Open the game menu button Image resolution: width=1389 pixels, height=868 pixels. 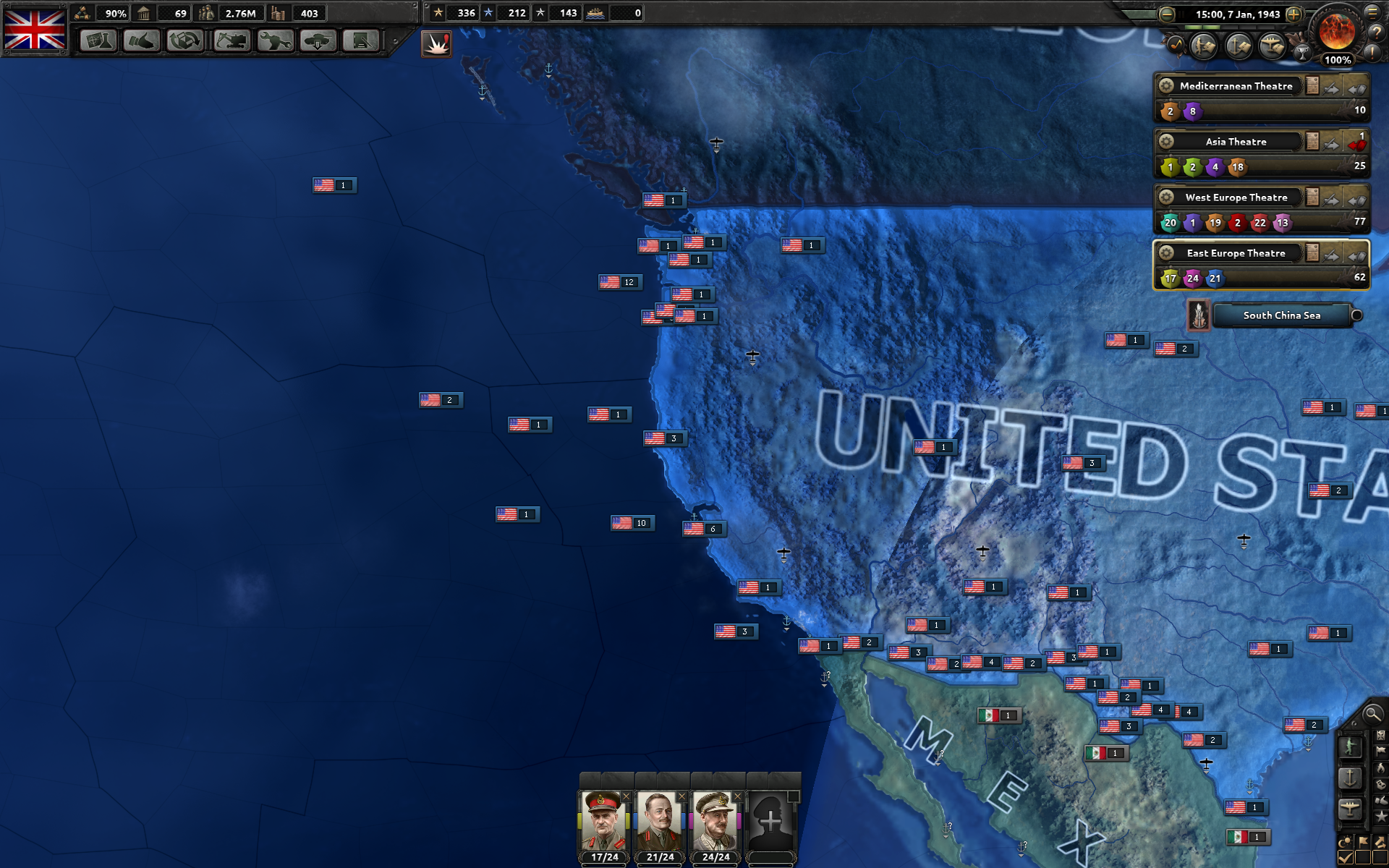pyautogui.click(x=1372, y=13)
